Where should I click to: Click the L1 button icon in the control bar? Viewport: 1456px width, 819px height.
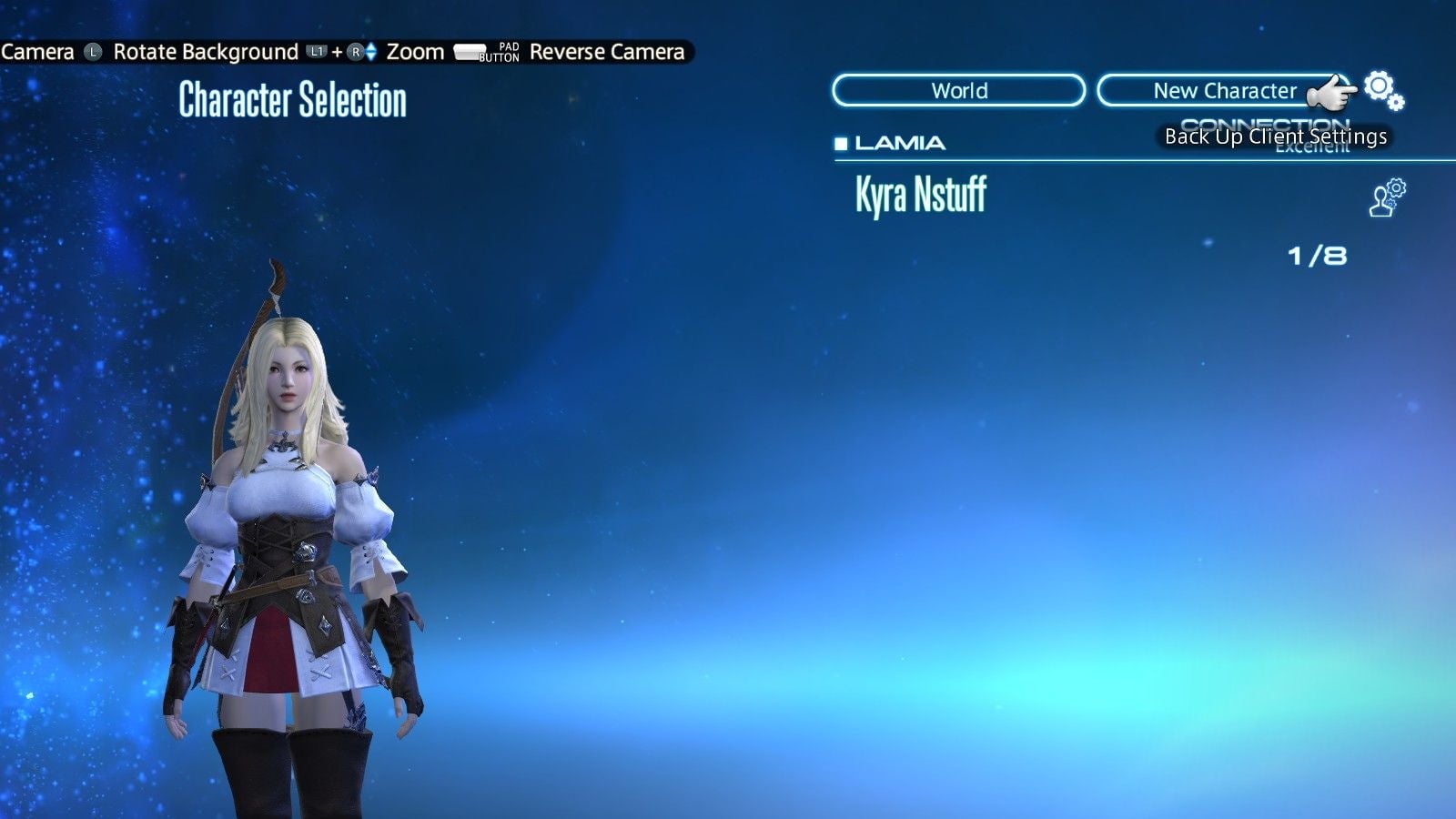pyautogui.click(x=318, y=52)
